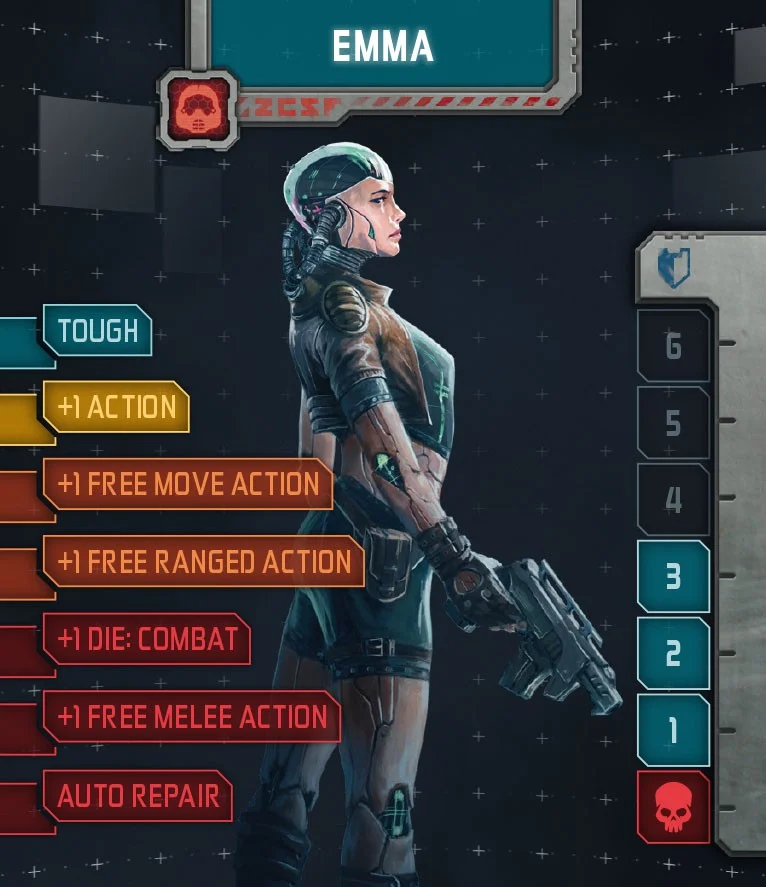Click the red gas mask icon
766x887 pixels.
pos(197,108)
